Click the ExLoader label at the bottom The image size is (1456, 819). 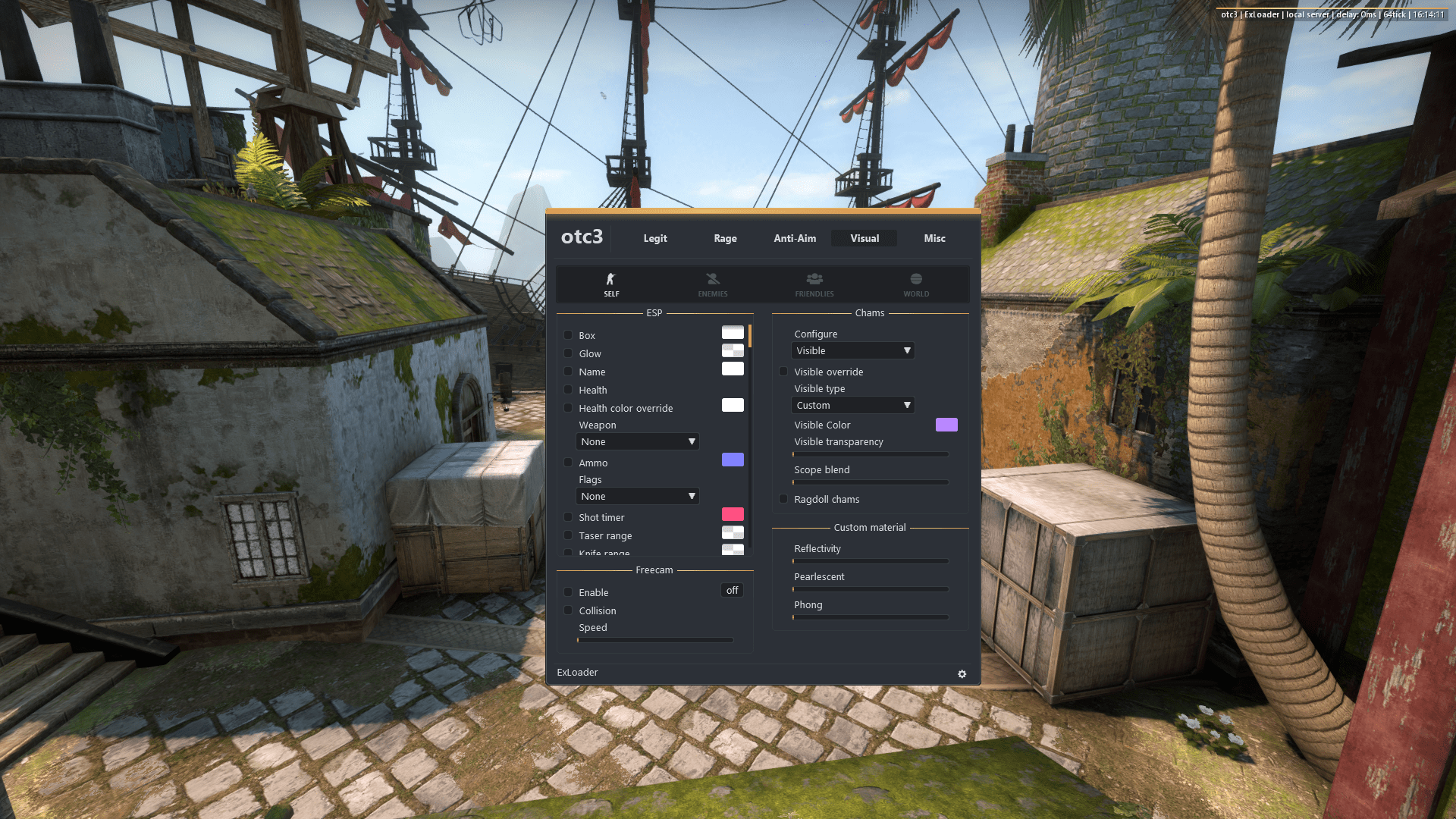(577, 672)
